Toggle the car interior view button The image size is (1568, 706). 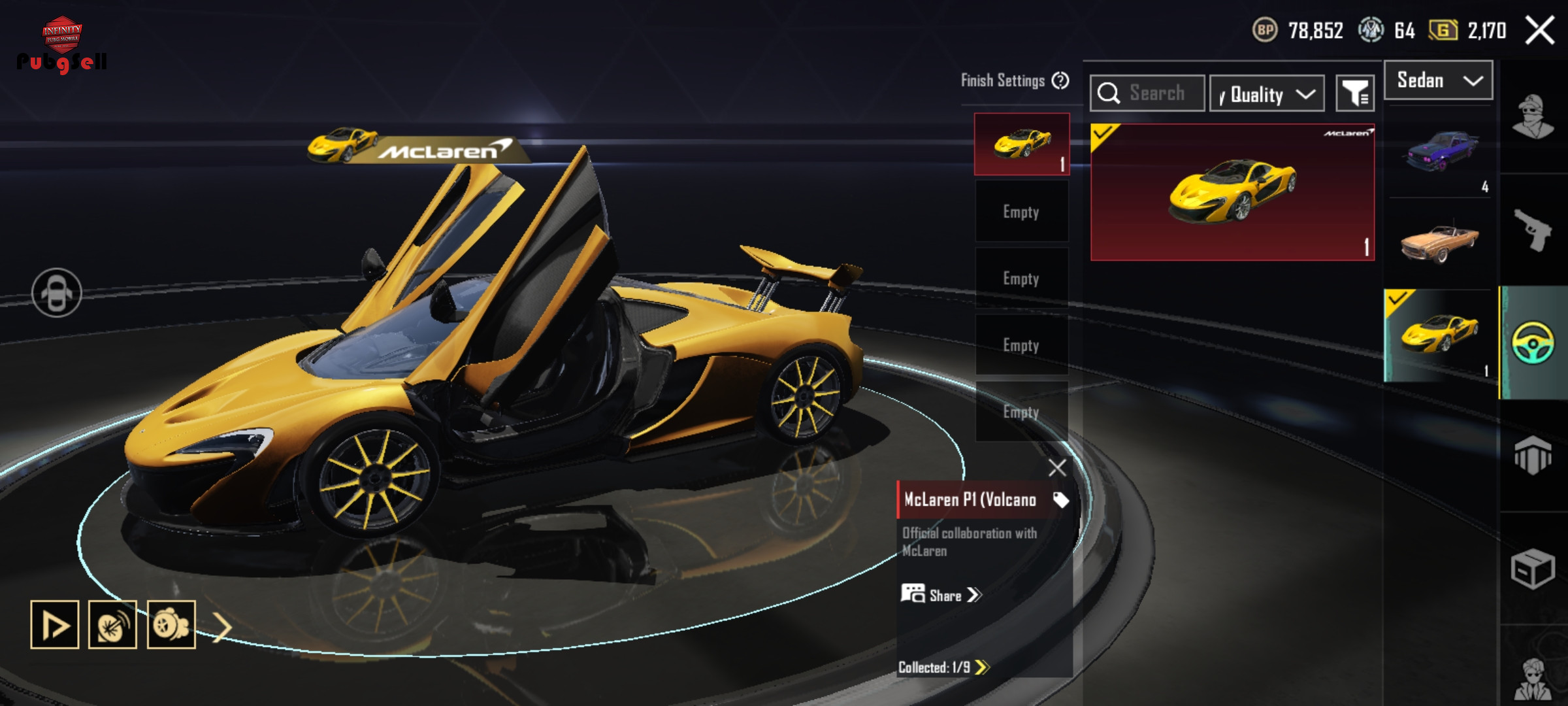pos(57,293)
